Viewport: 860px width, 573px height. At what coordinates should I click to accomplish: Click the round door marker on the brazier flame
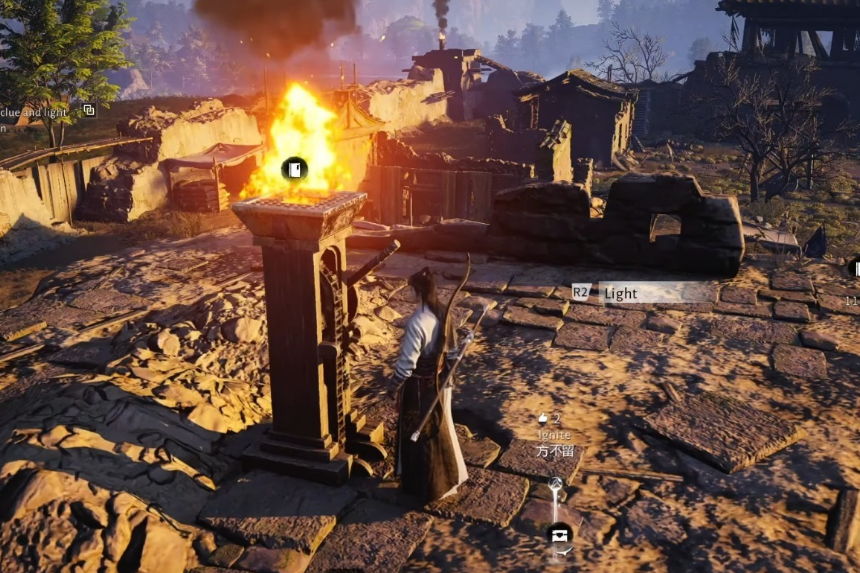(294, 169)
